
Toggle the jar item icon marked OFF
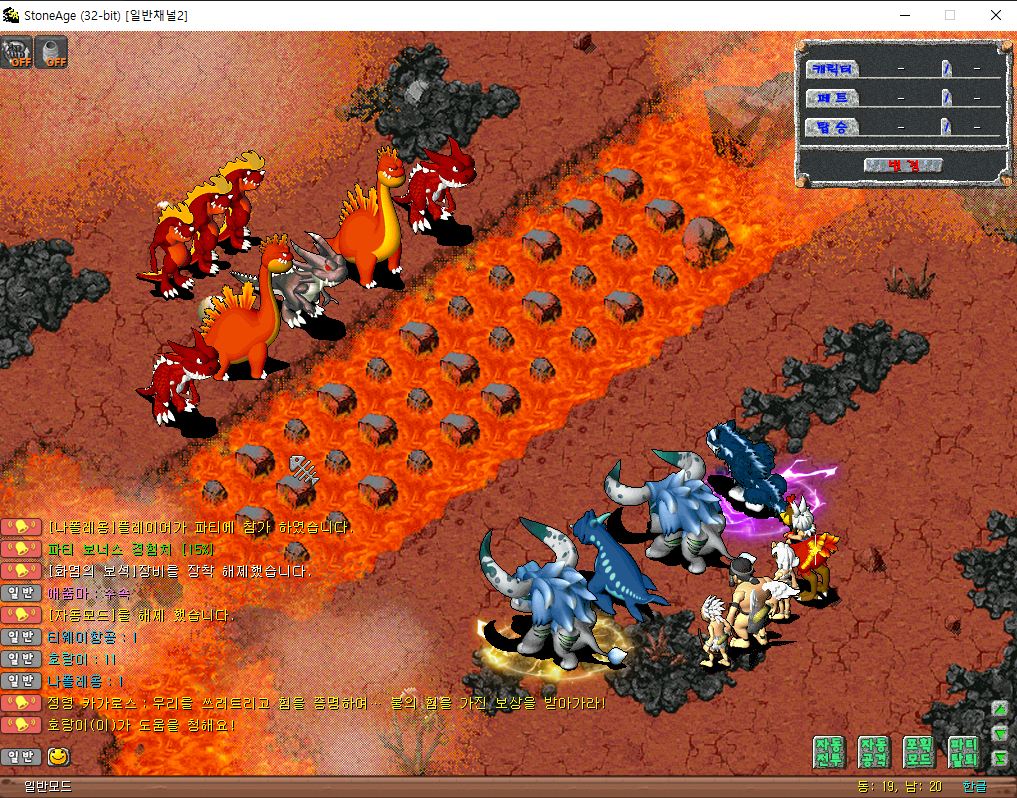pyautogui.click(x=51, y=52)
